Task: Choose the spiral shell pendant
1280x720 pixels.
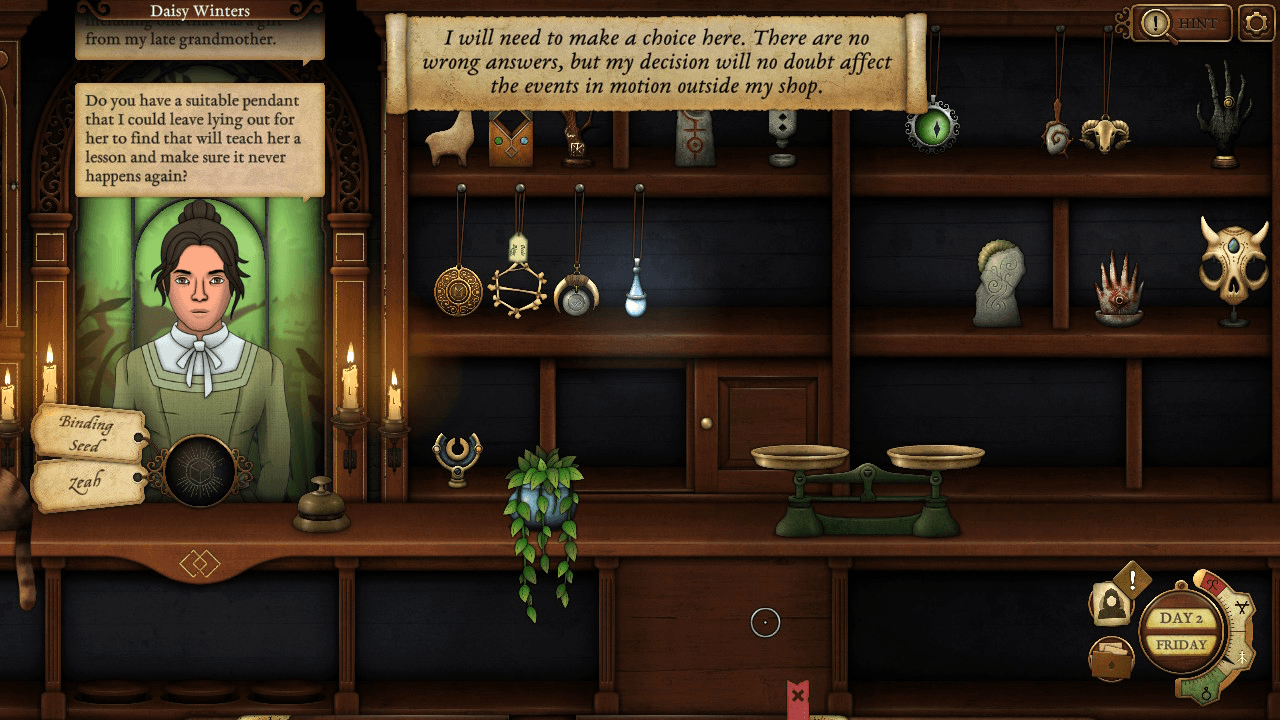Action: coord(1055,137)
